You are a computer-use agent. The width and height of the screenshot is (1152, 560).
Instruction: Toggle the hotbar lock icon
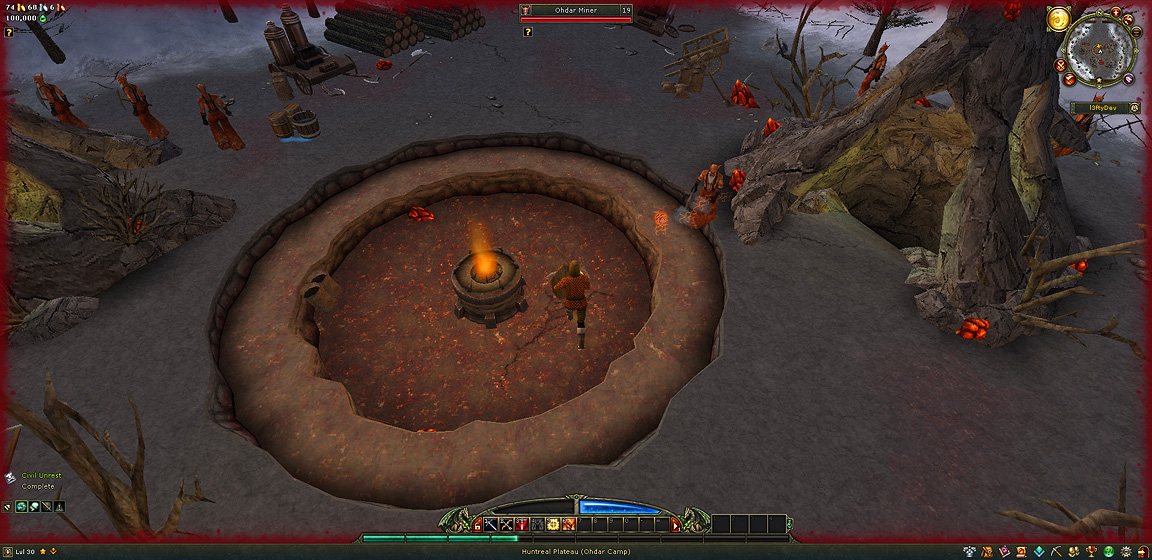[x=477, y=524]
